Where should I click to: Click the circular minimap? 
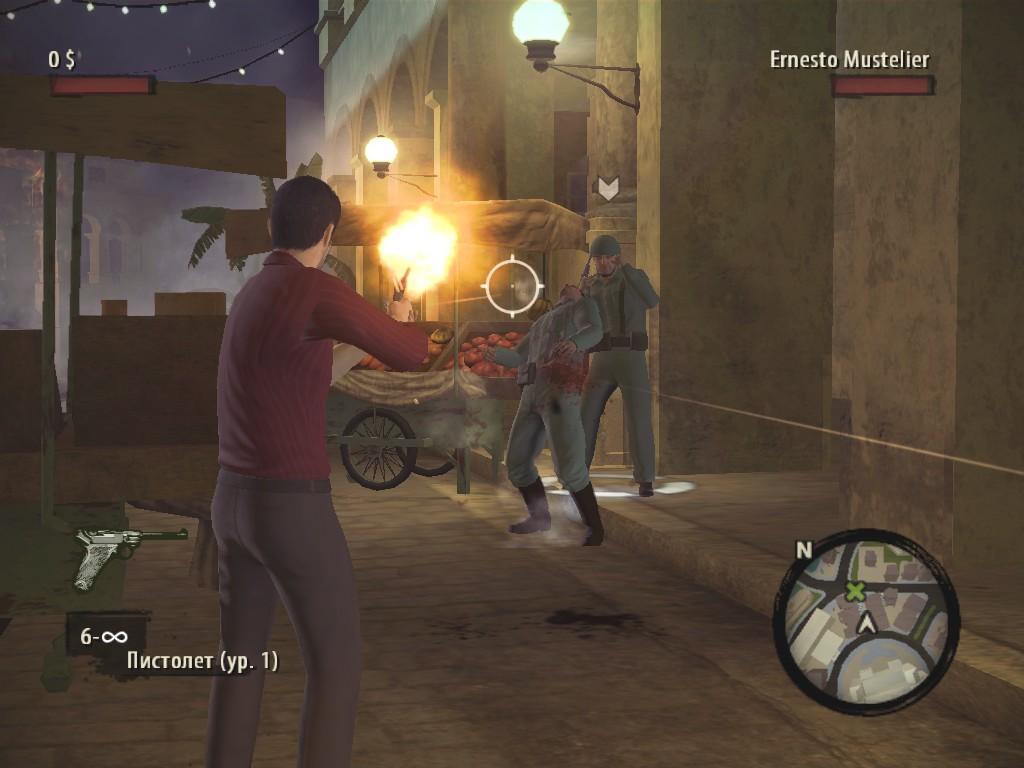coord(866,621)
